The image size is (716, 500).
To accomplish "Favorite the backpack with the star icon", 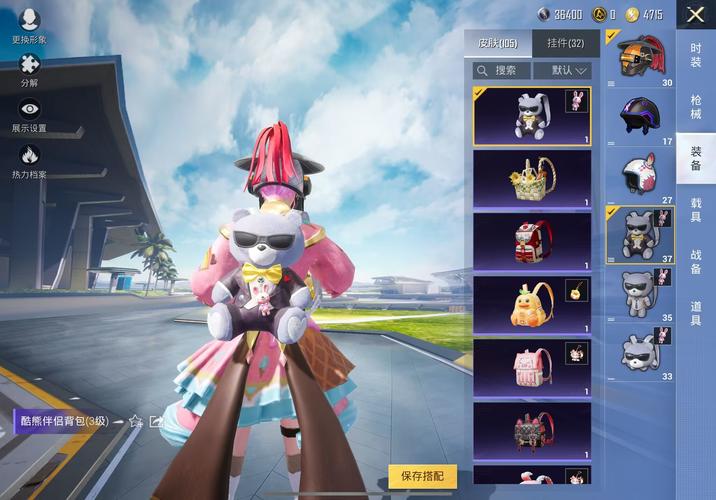I will (x=136, y=421).
